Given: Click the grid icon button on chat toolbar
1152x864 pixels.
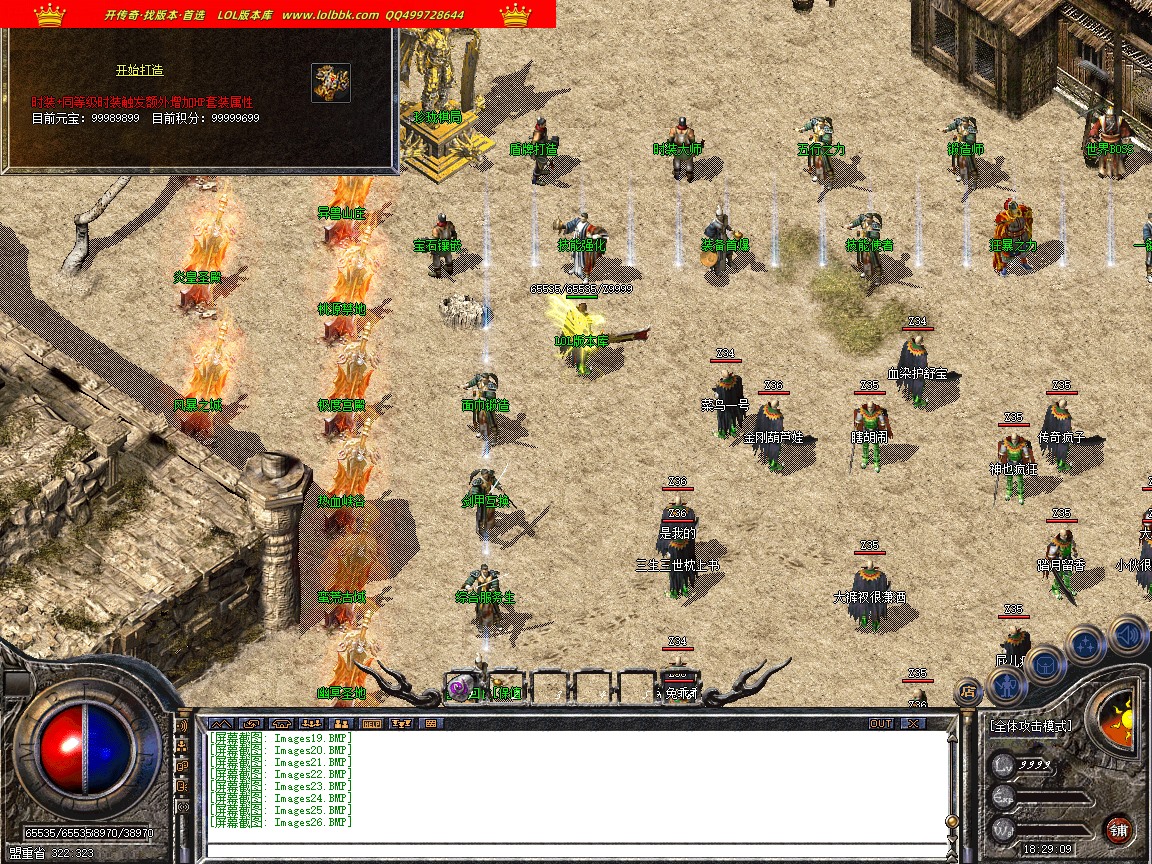Looking at the screenshot, I should (x=432, y=723).
